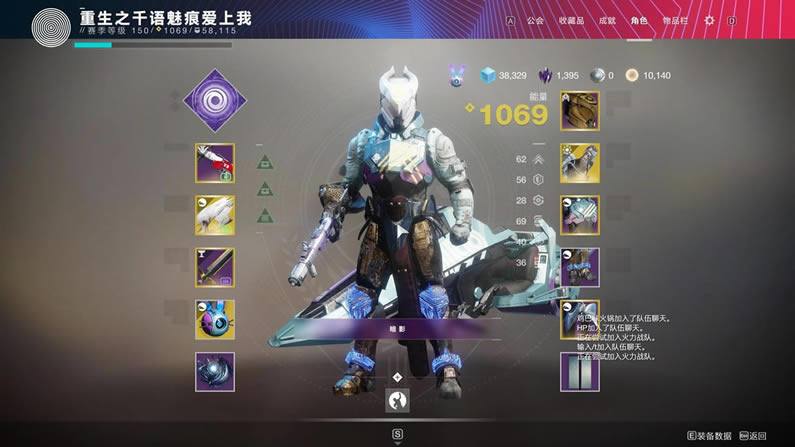This screenshot has width=795, height=447.
Task: Open the emote slot below the character
Action: [x=398, y=400]
